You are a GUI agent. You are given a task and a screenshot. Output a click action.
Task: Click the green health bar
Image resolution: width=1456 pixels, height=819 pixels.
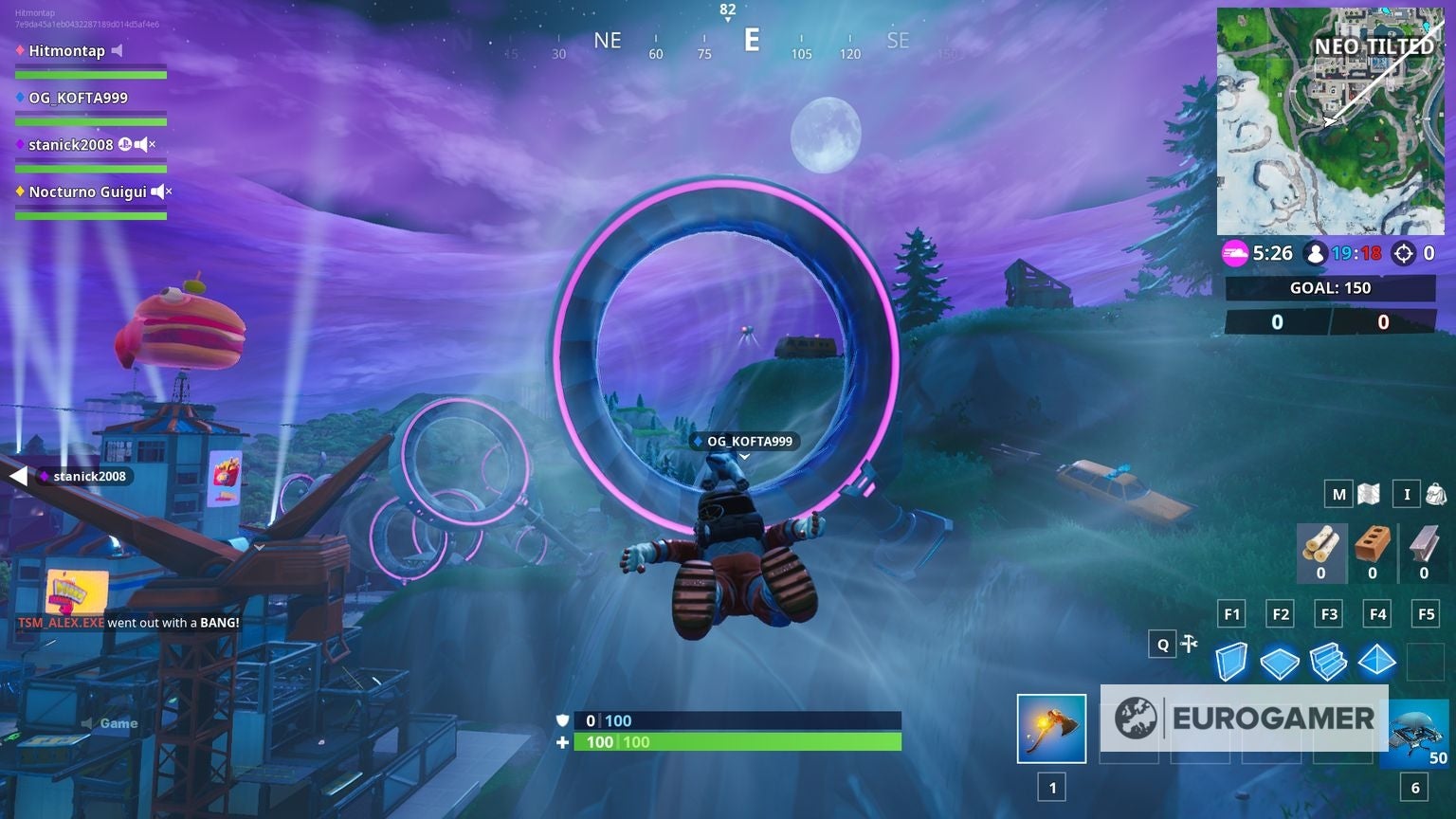pos(737,742)
